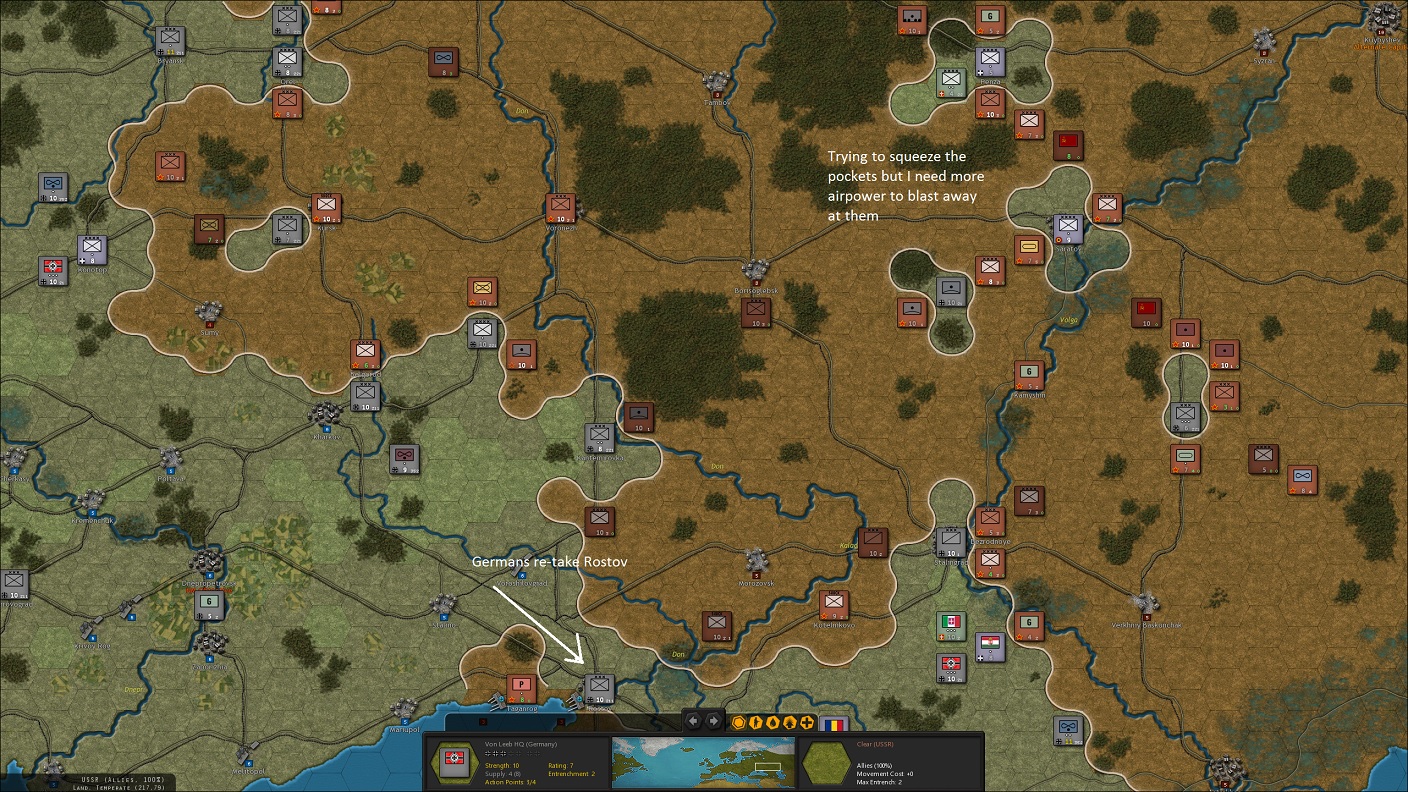Click the previous unit arrow button

[x=693, y=722]
